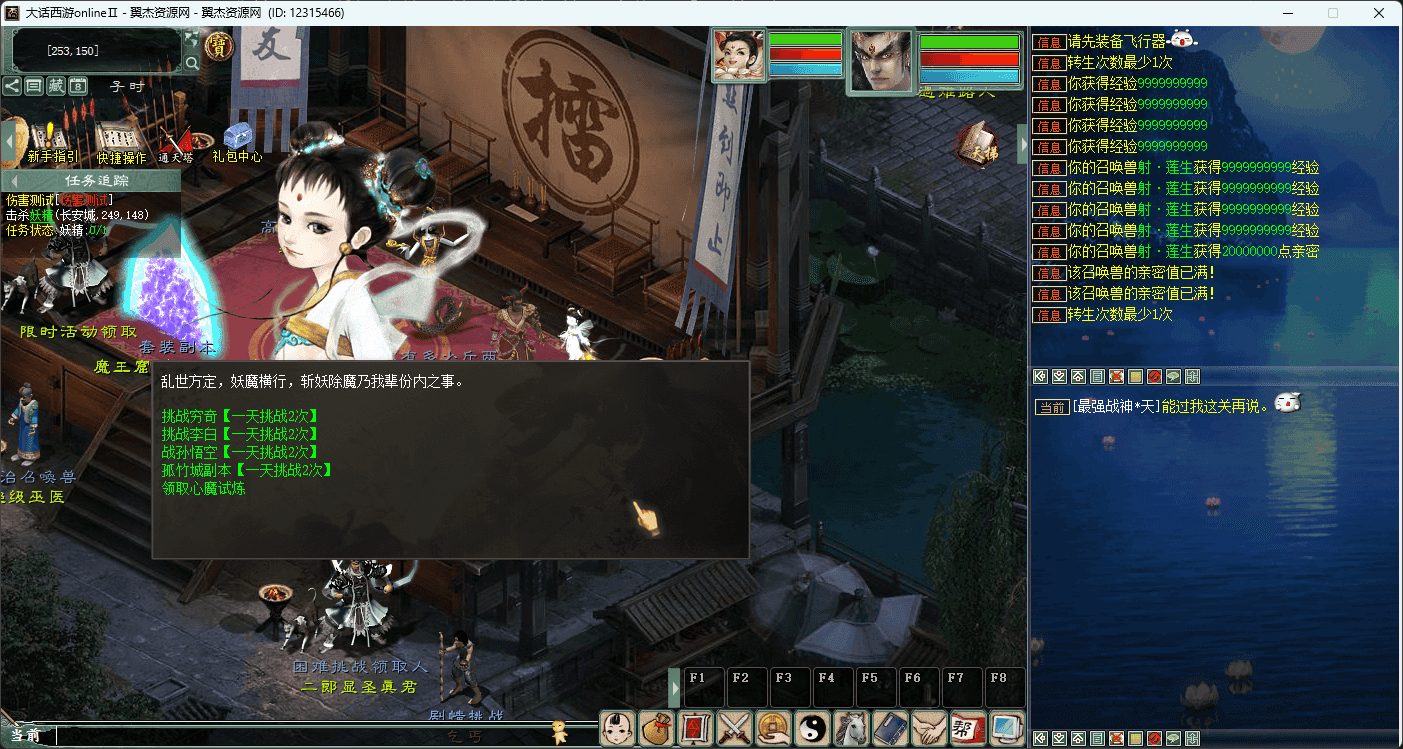Click the minimap magnifying glass button
Image resolution: width=1403 pixels, height=749 pixels.
191,64
